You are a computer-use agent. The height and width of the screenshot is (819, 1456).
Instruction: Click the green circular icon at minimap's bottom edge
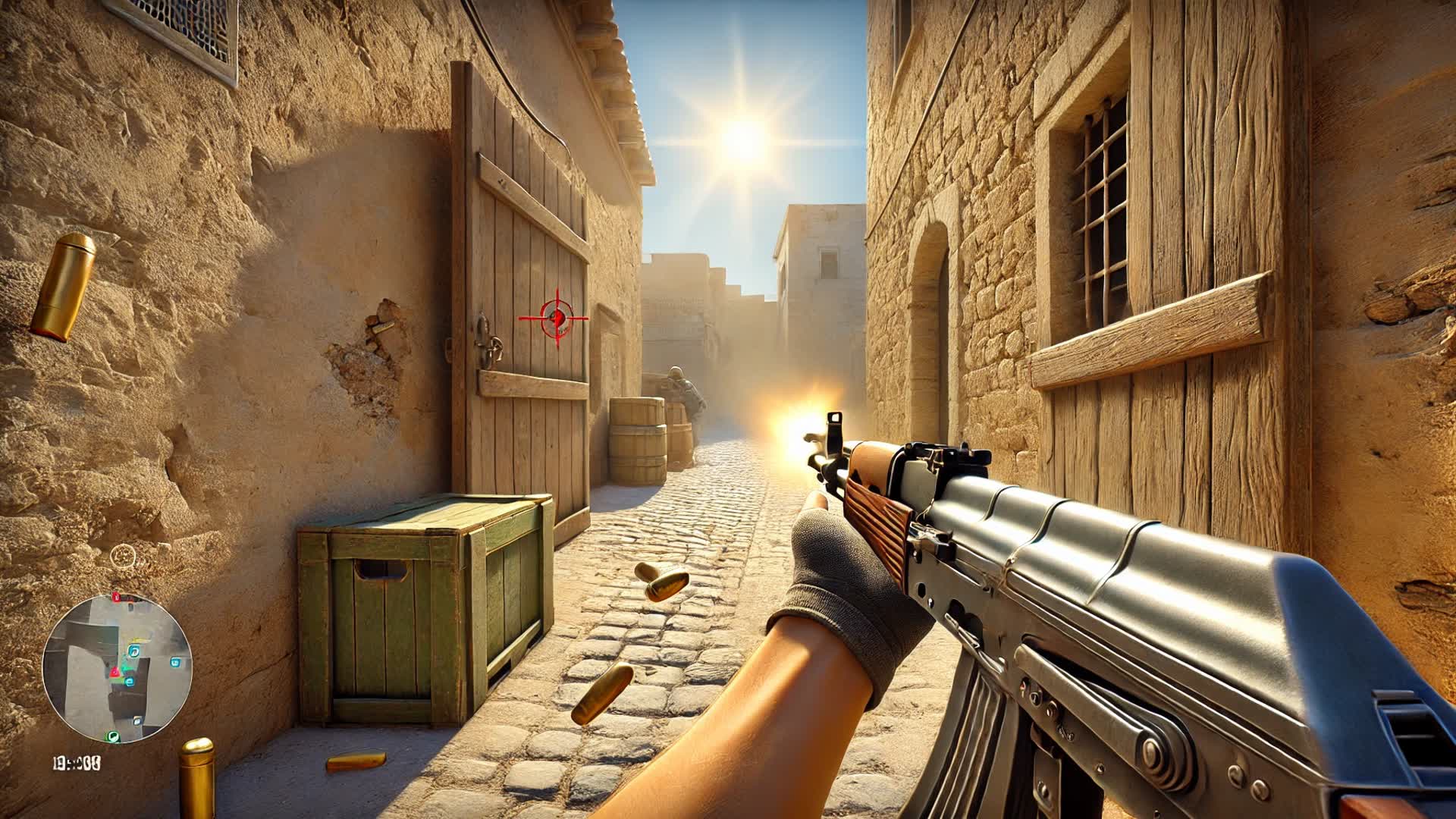tap(112, 736)
